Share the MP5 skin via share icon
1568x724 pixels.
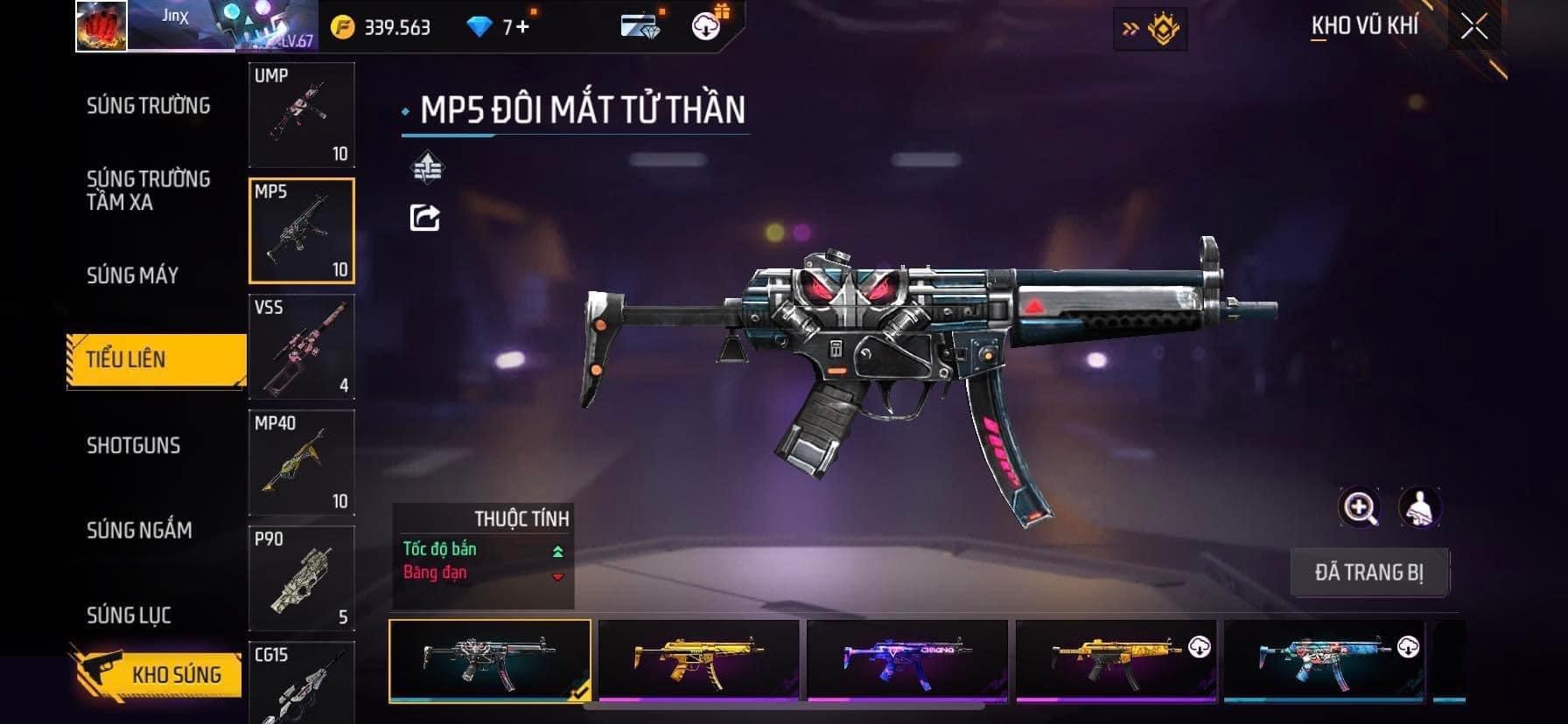[x=425, y=218]
